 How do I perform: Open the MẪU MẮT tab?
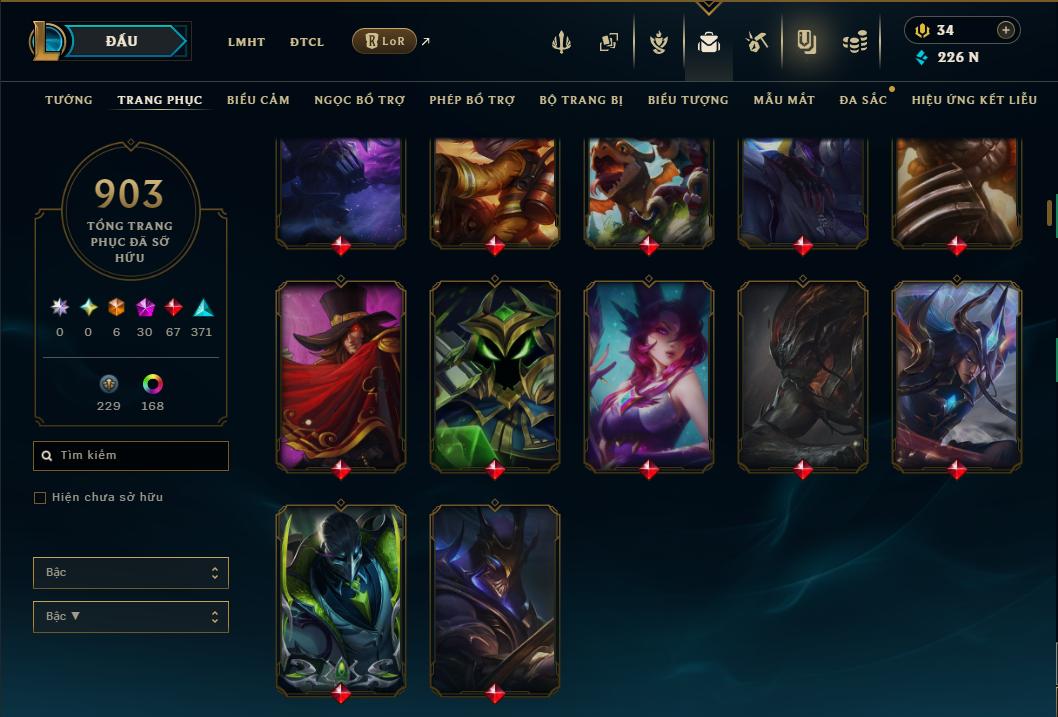[784, 100]
